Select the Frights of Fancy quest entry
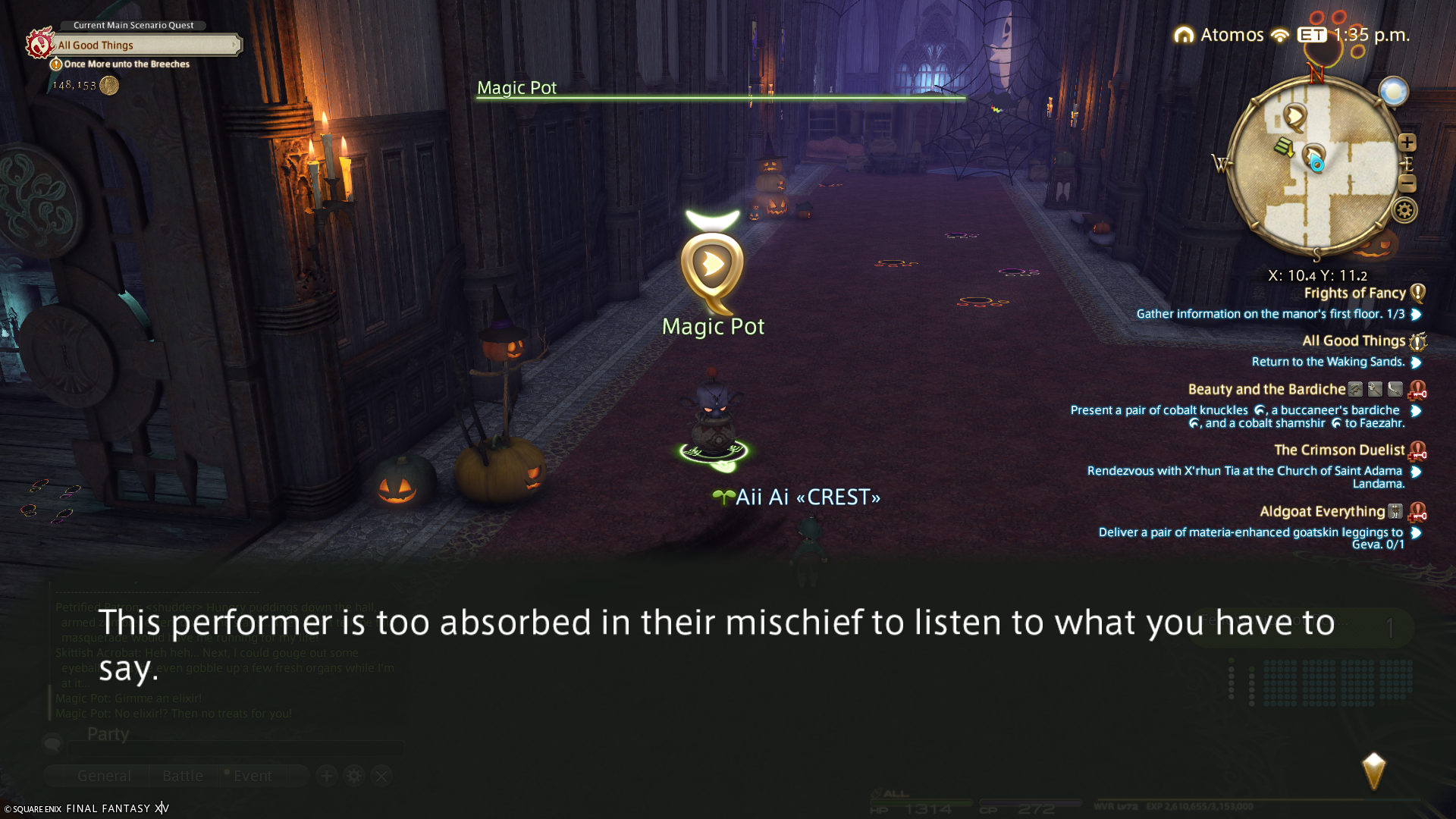 coord(1354,293)
